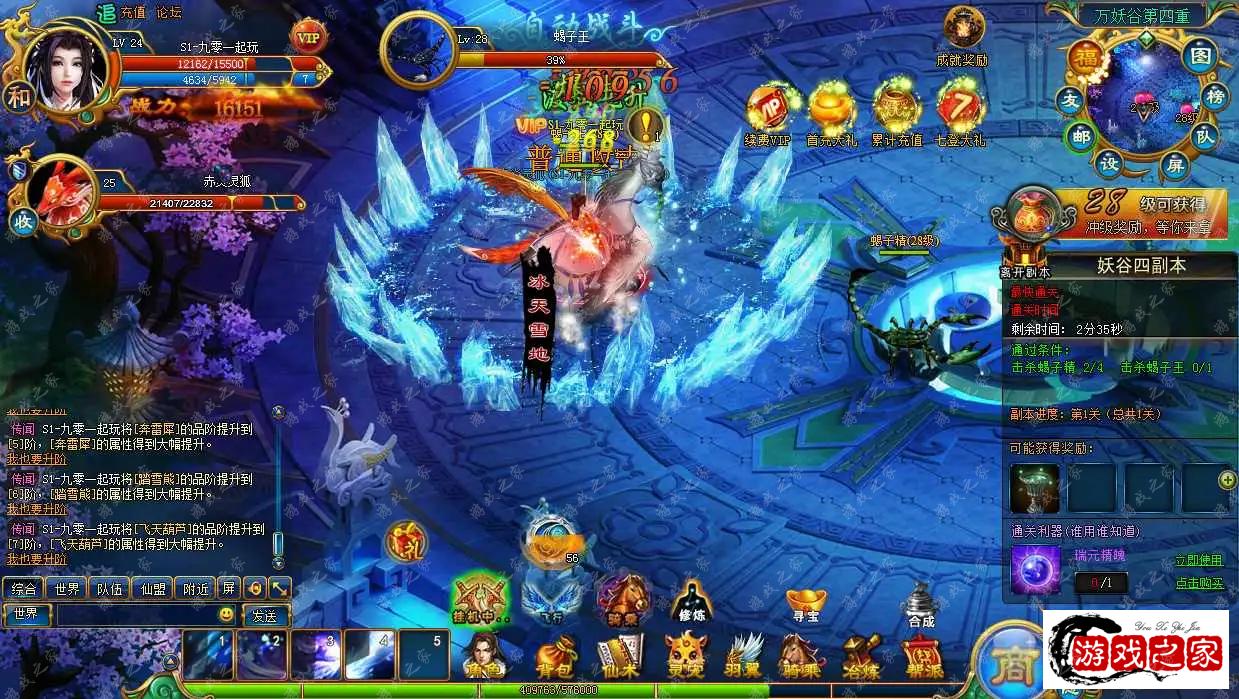Open the 角色 character panel

pyautogui.click(x=483, y=656)
